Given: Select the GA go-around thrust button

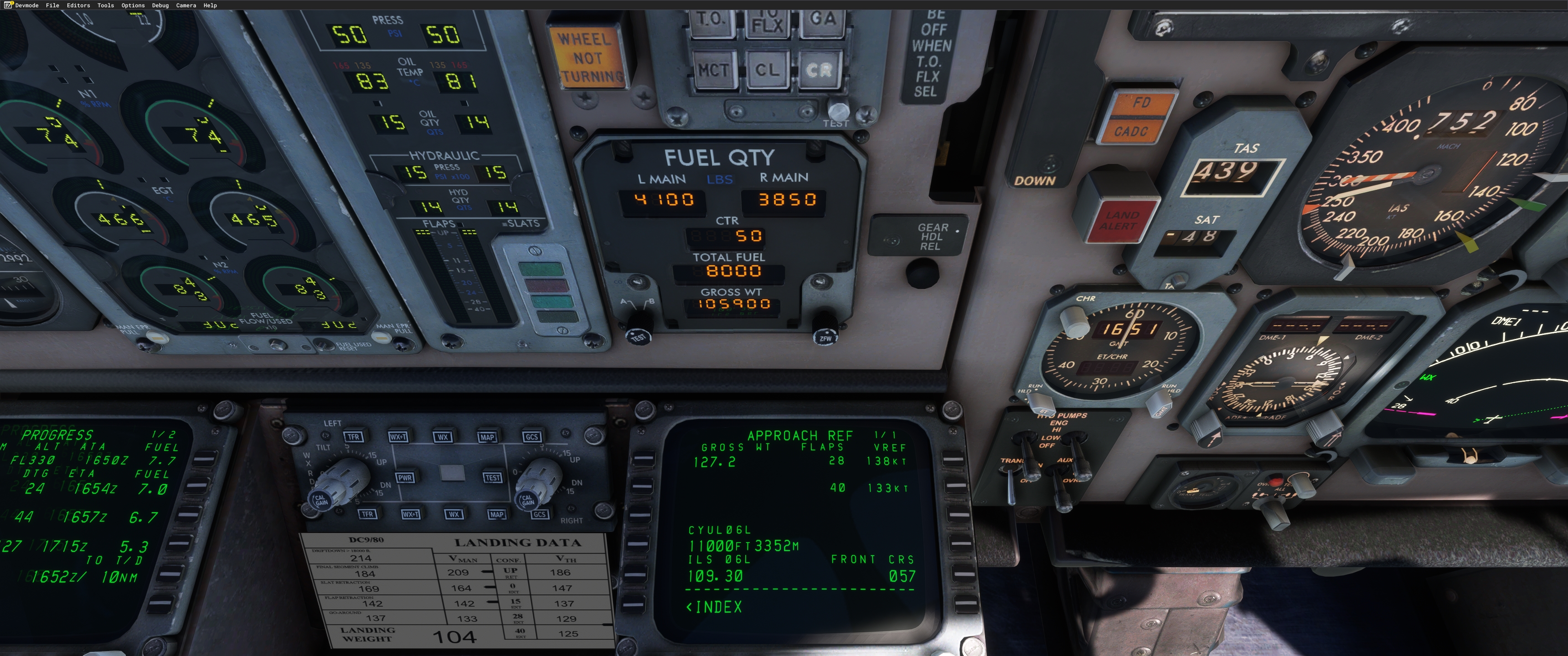Looking at the screenshot, I should 822,20.
